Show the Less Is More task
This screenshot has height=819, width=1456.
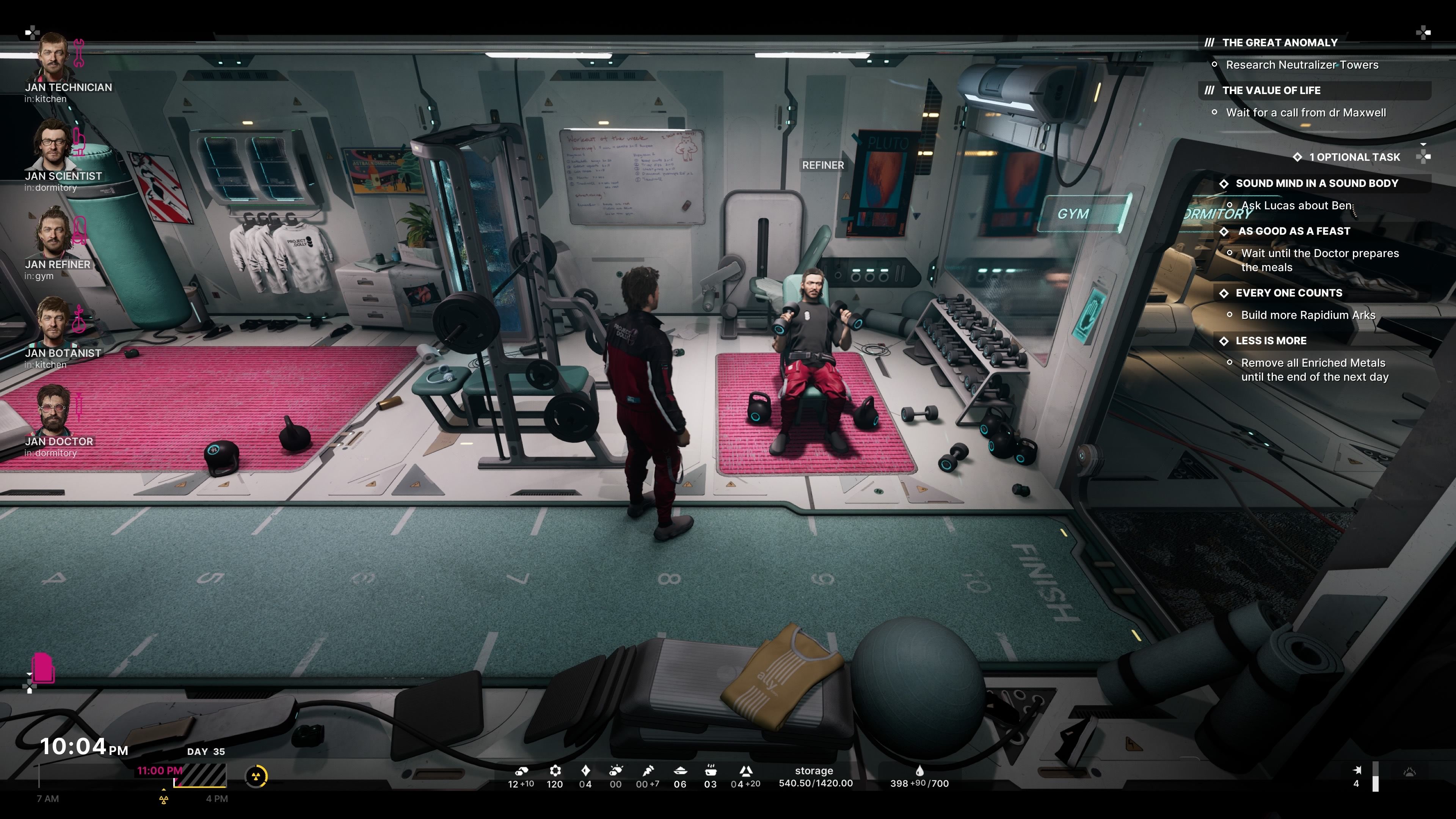tap(1271, 341)
